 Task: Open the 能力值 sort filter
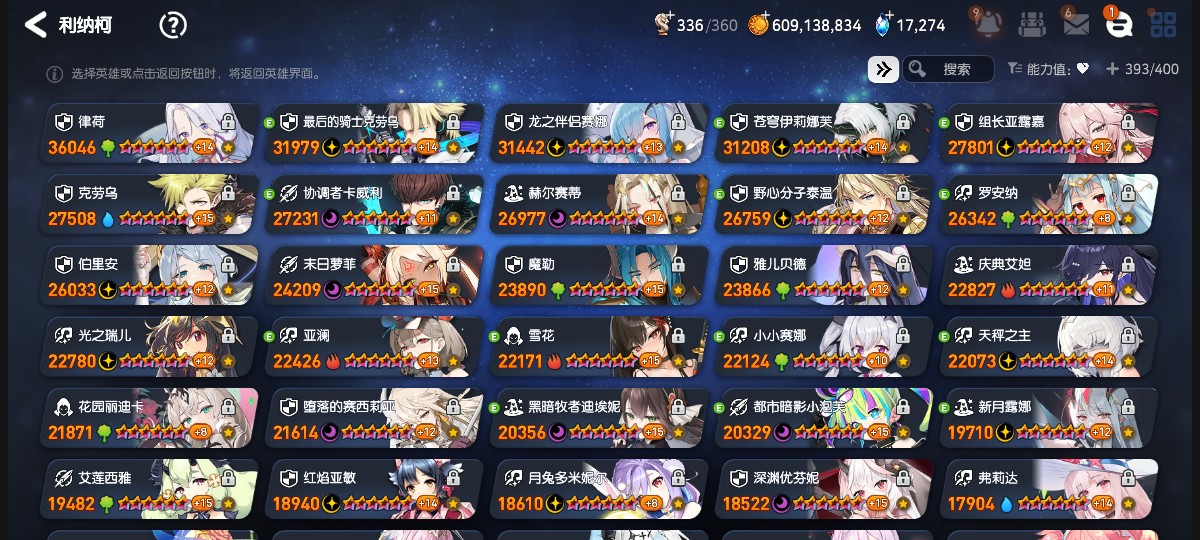tap(1048, 69)
